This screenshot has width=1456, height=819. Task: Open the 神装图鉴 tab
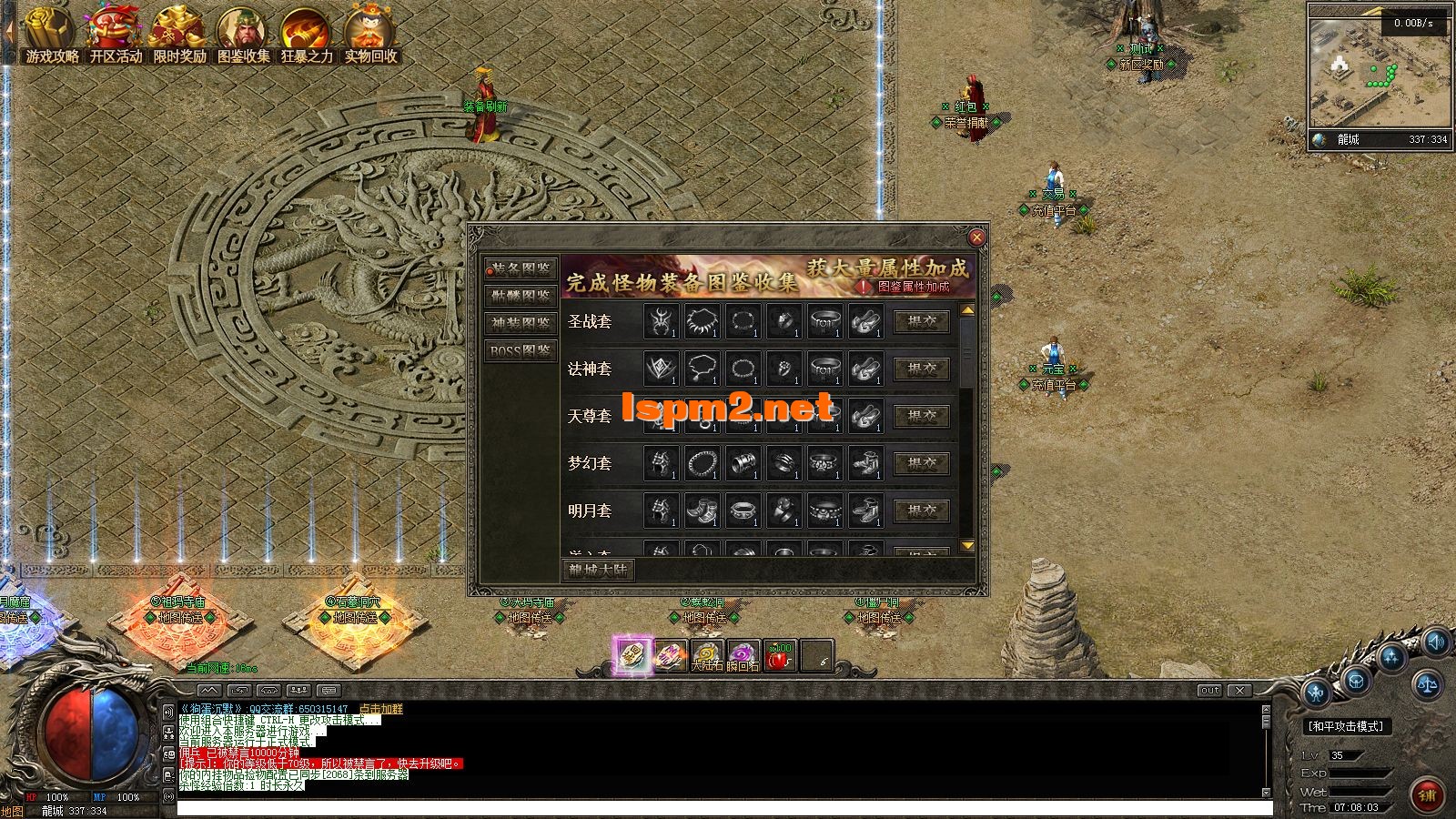pyautogui.click(x=521, y=323)
